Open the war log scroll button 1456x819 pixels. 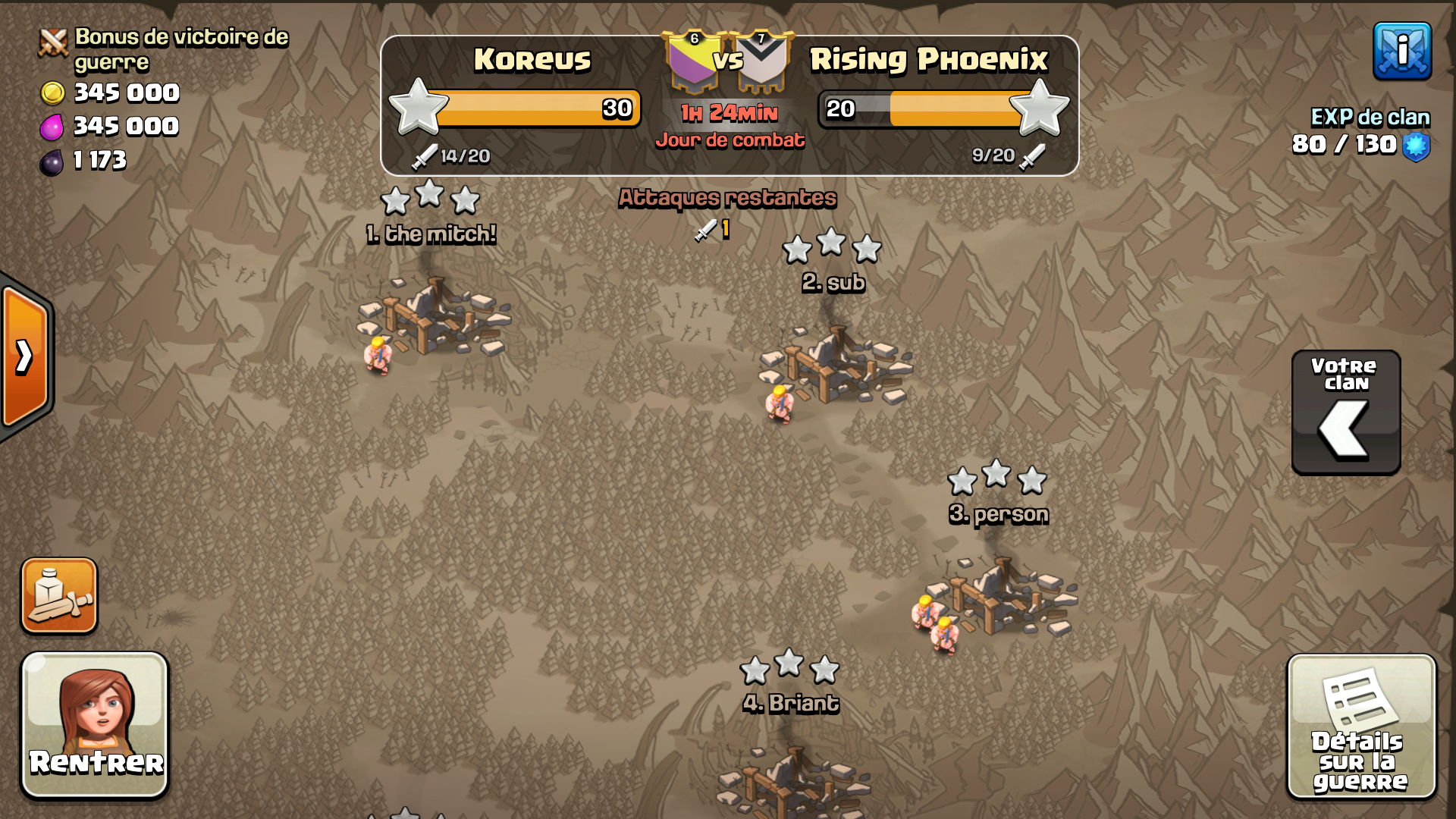[59, 596]
